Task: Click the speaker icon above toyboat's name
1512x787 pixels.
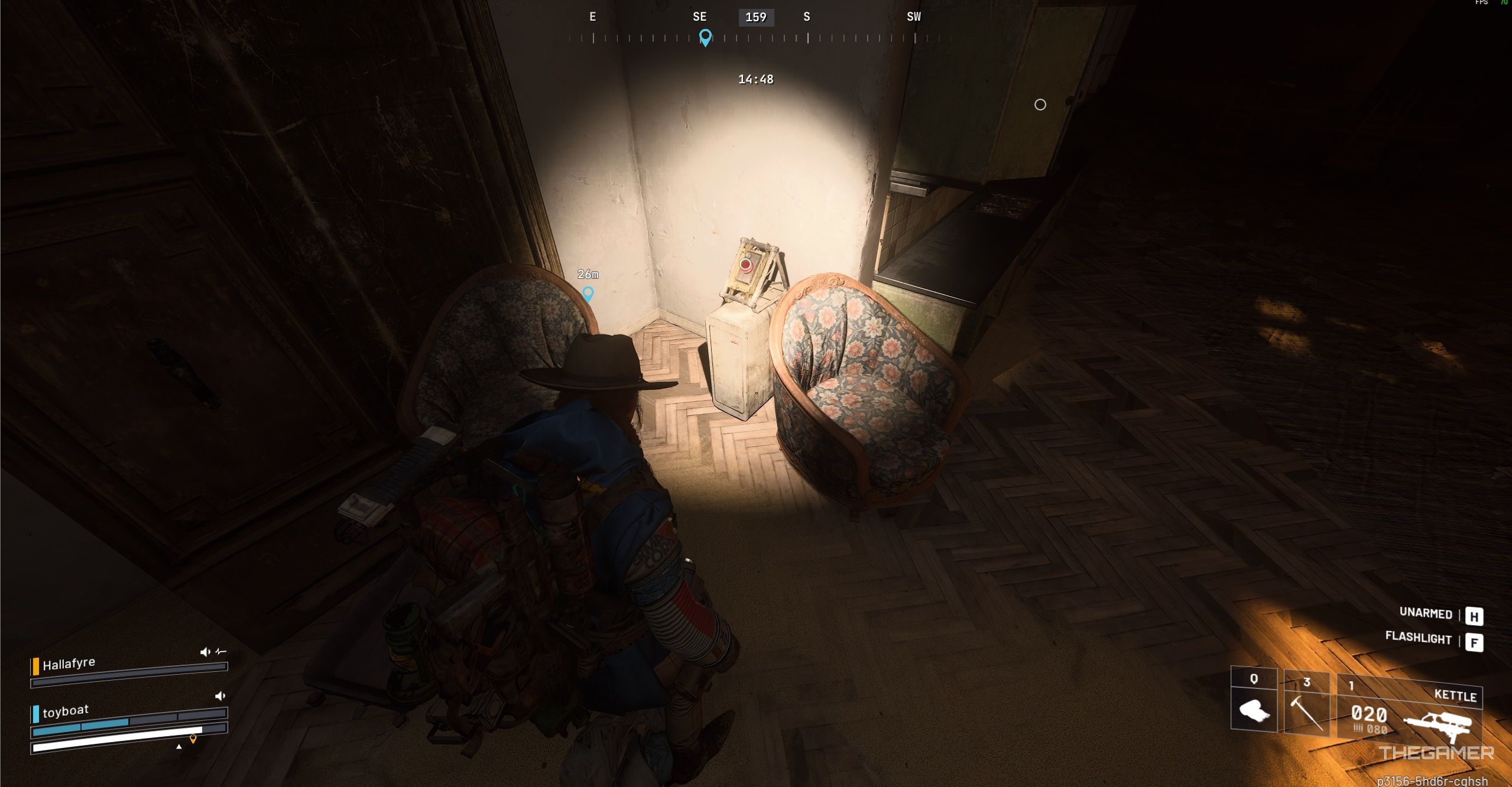Action: tap(220, 697)
